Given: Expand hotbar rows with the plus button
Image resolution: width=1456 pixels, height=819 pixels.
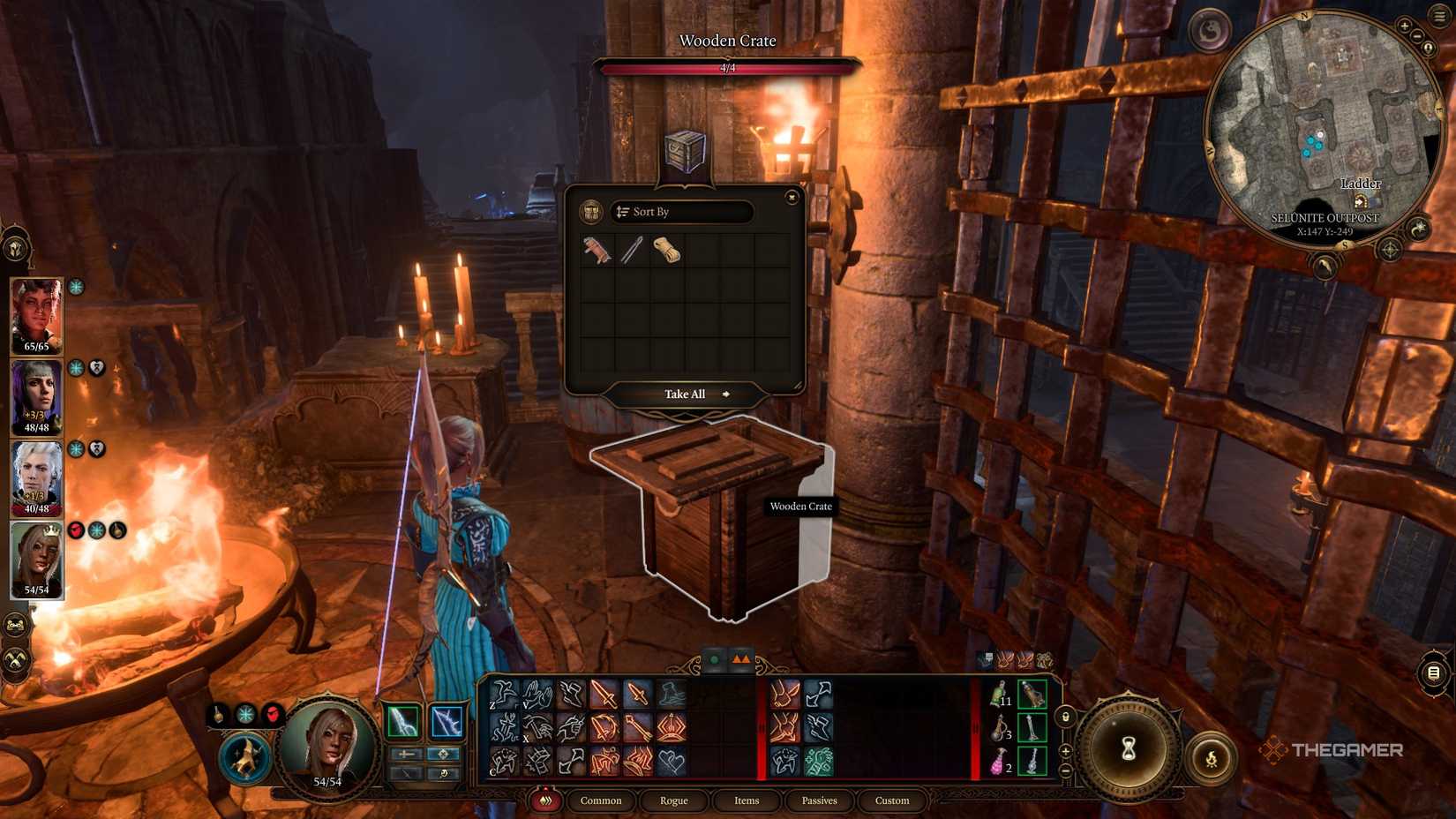Looking at the screenshot, I should [x=1065, y=753].
